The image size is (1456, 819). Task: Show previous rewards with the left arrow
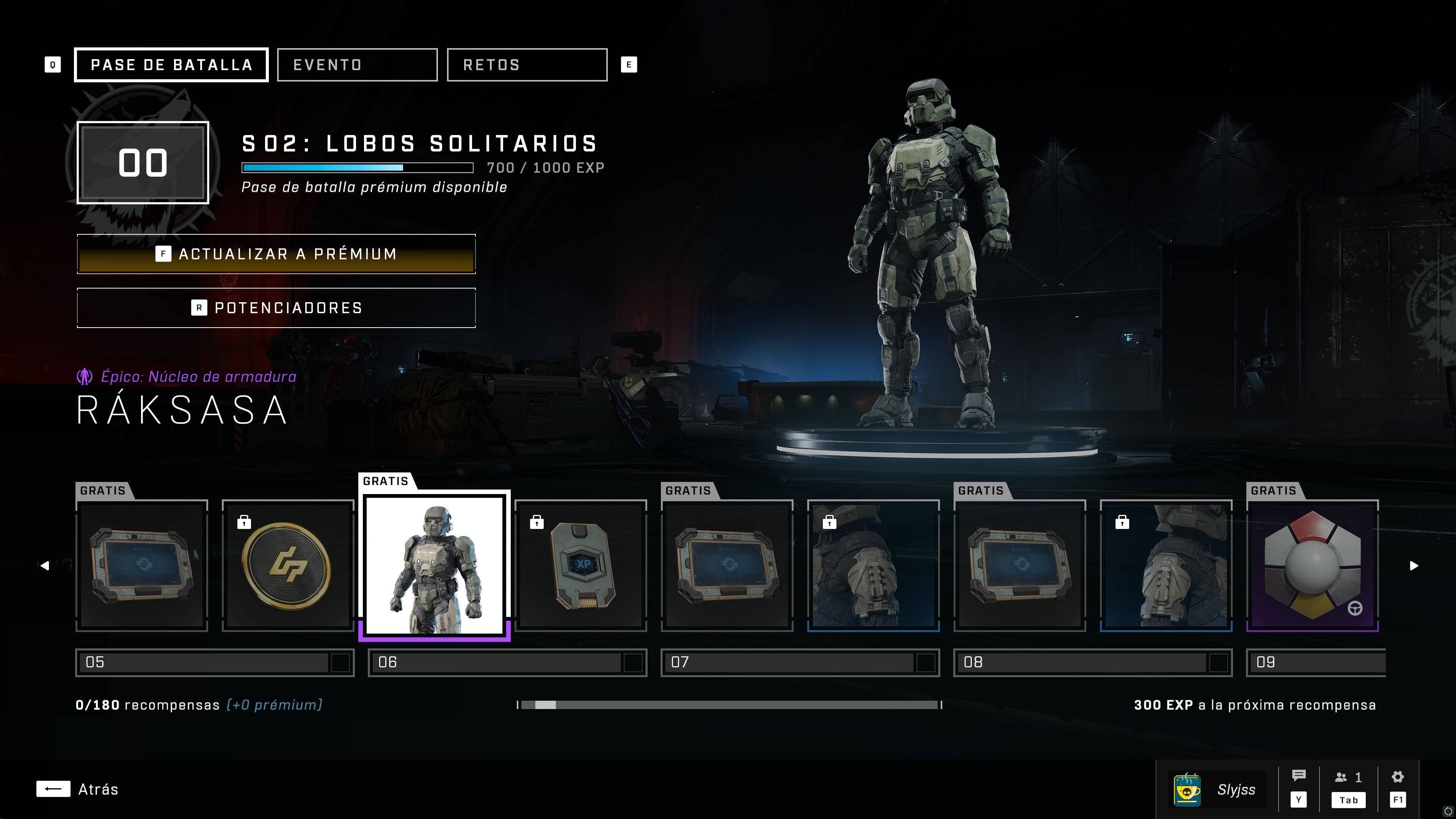(45, 566)
